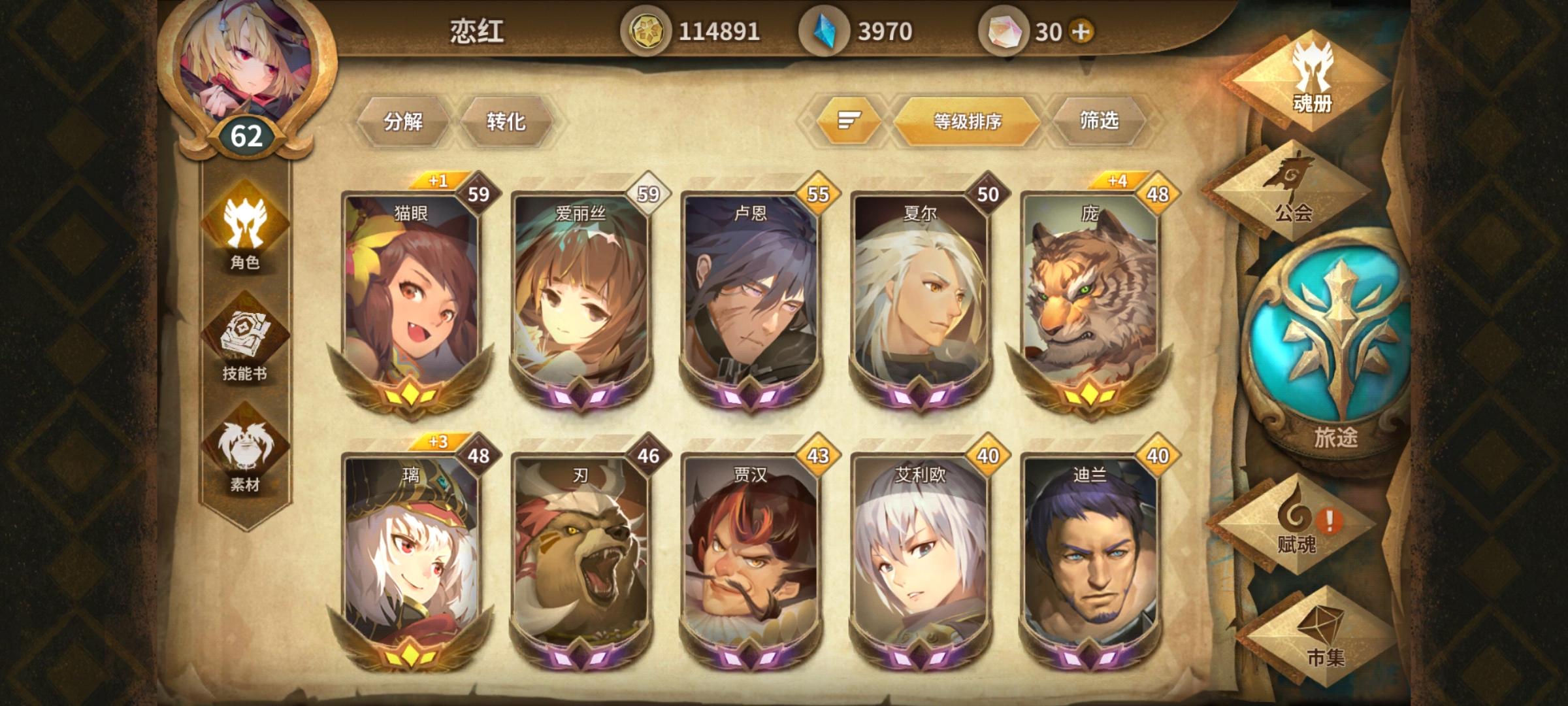The width and height of the screenshot is (1568, 706).
Task: Select the sort order icon left of 等级排序
Action: coord(847,120)
